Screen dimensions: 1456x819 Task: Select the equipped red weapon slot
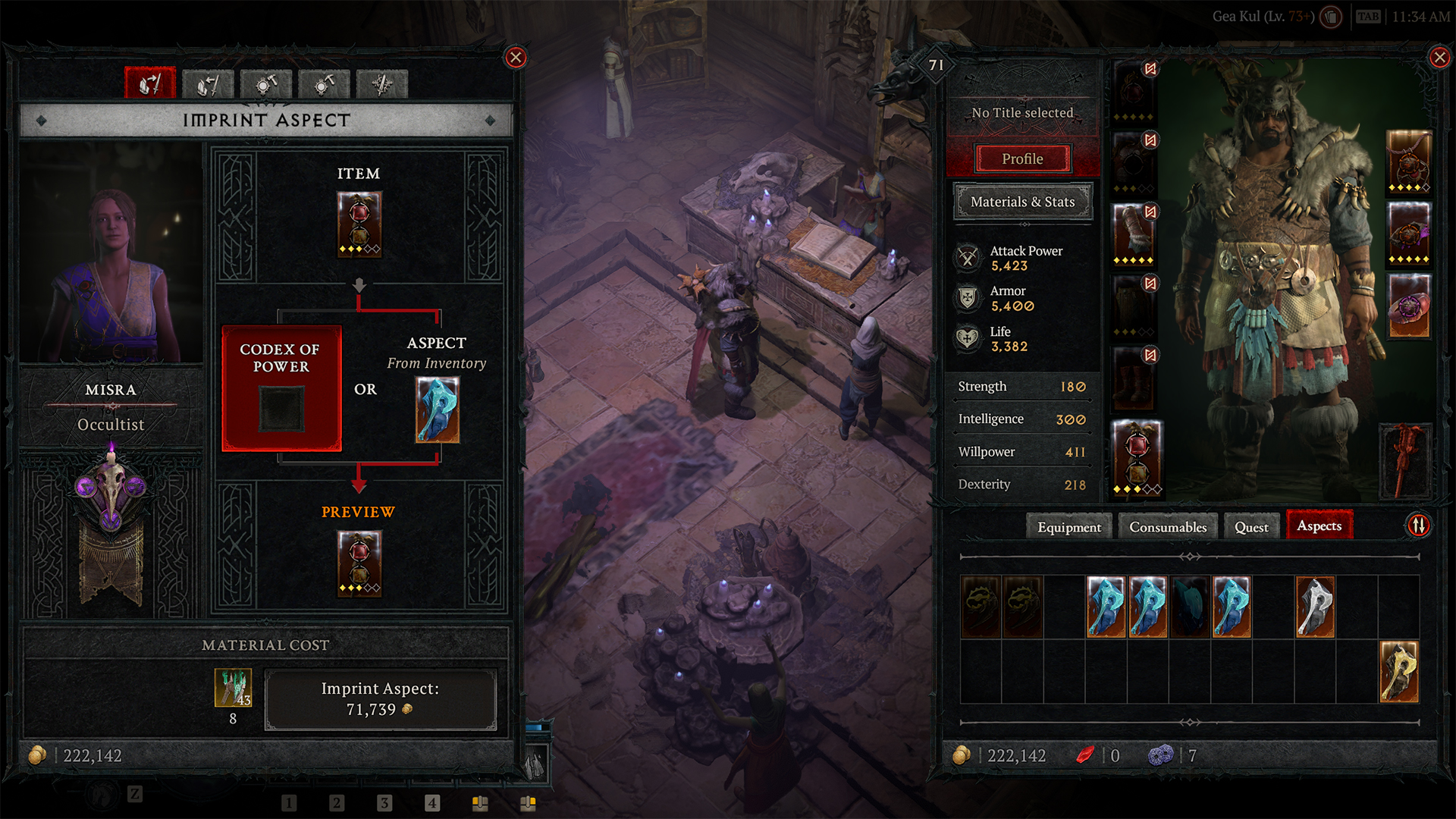[1407, 460]
